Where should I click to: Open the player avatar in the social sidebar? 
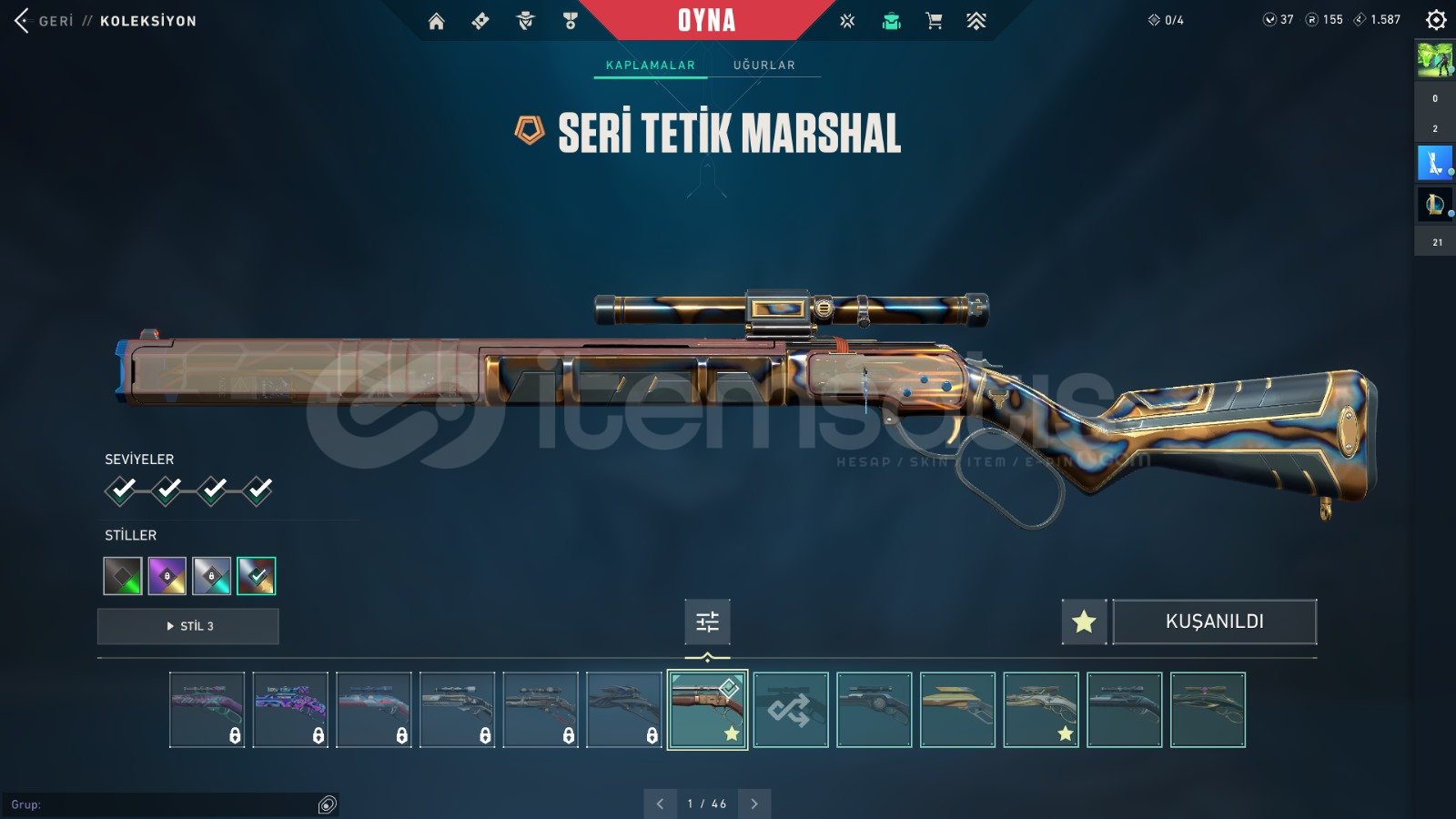pos(1435,59)
